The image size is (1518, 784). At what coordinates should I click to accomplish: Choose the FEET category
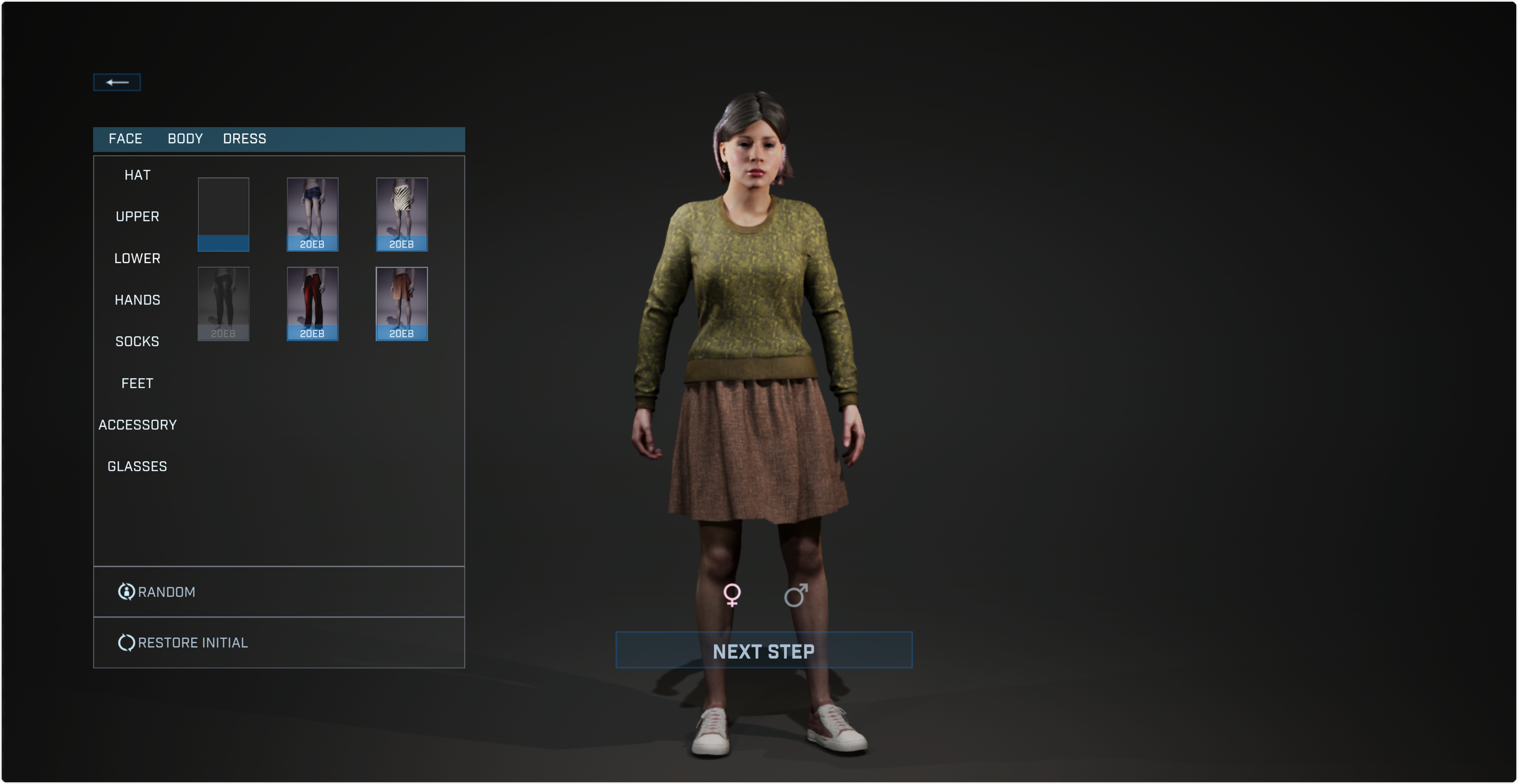137,384
